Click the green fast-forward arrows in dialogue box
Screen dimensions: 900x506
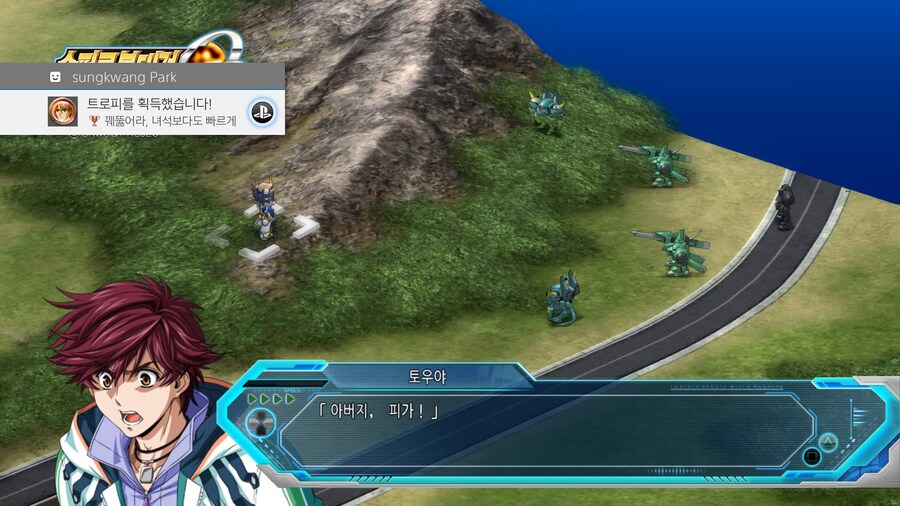pyautogui.click(x=272, y=399)
